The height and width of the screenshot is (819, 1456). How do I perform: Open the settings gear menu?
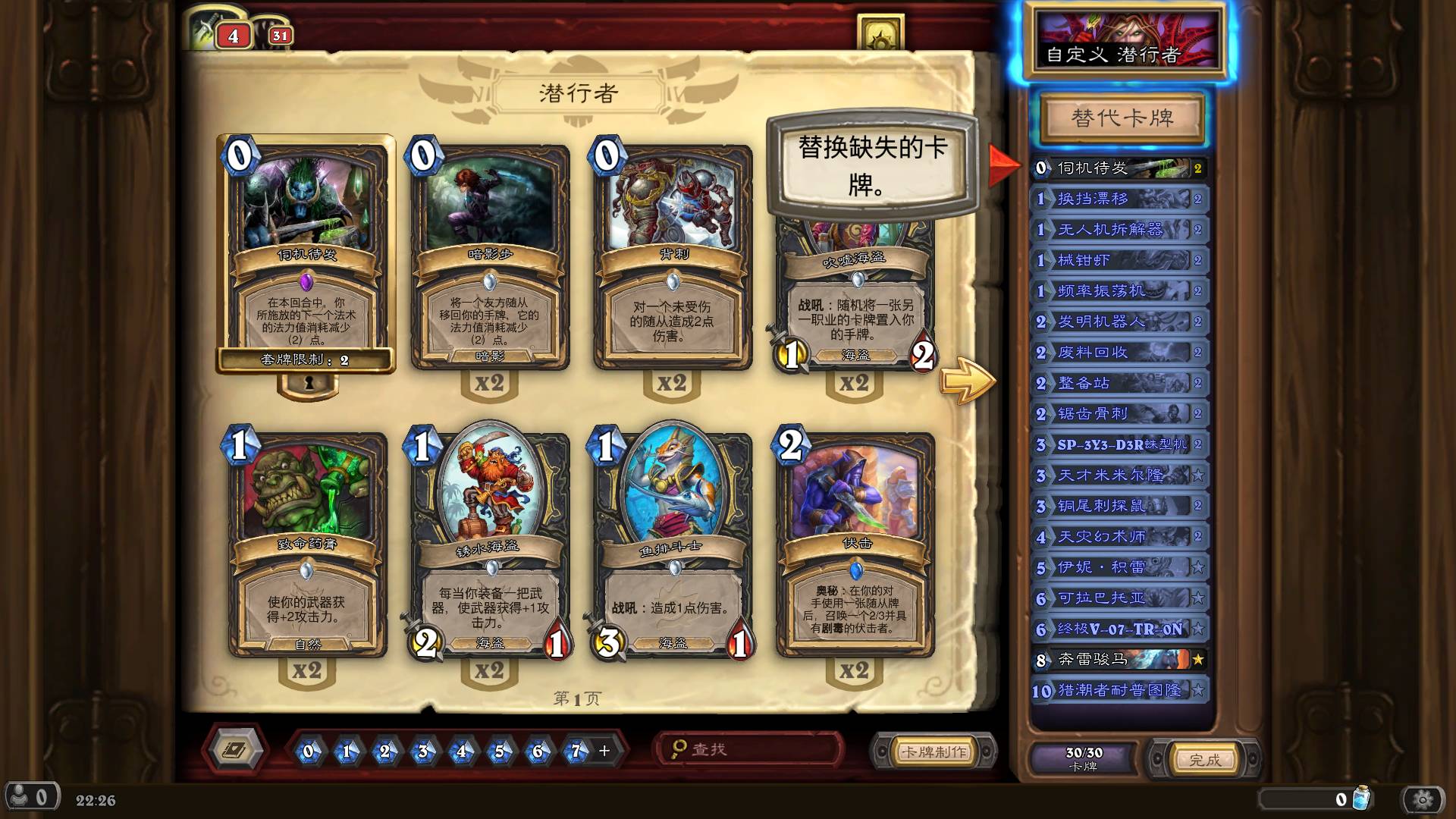[x=1423, y=799]
